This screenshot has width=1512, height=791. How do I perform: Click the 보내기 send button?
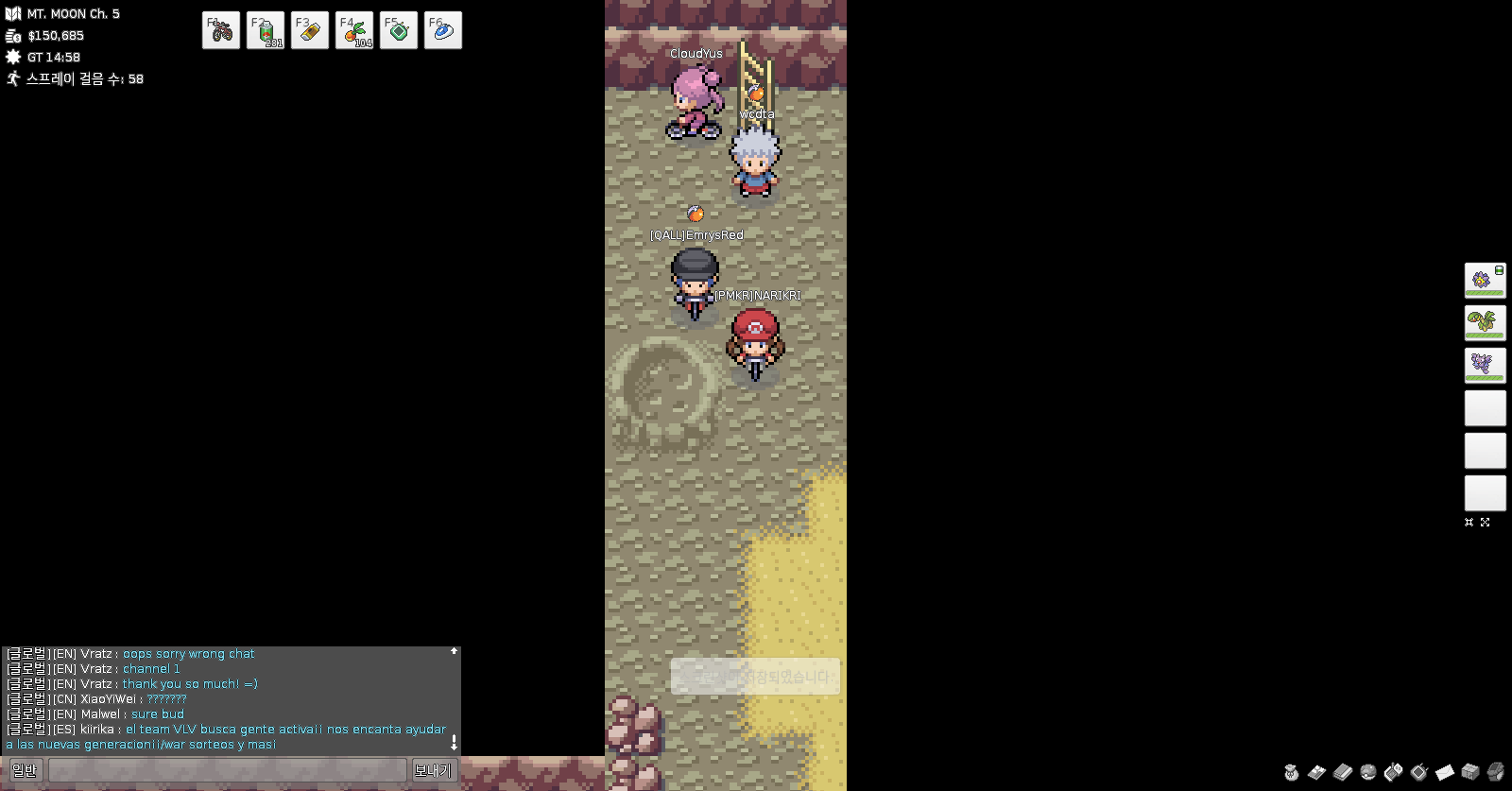[433, 771]
